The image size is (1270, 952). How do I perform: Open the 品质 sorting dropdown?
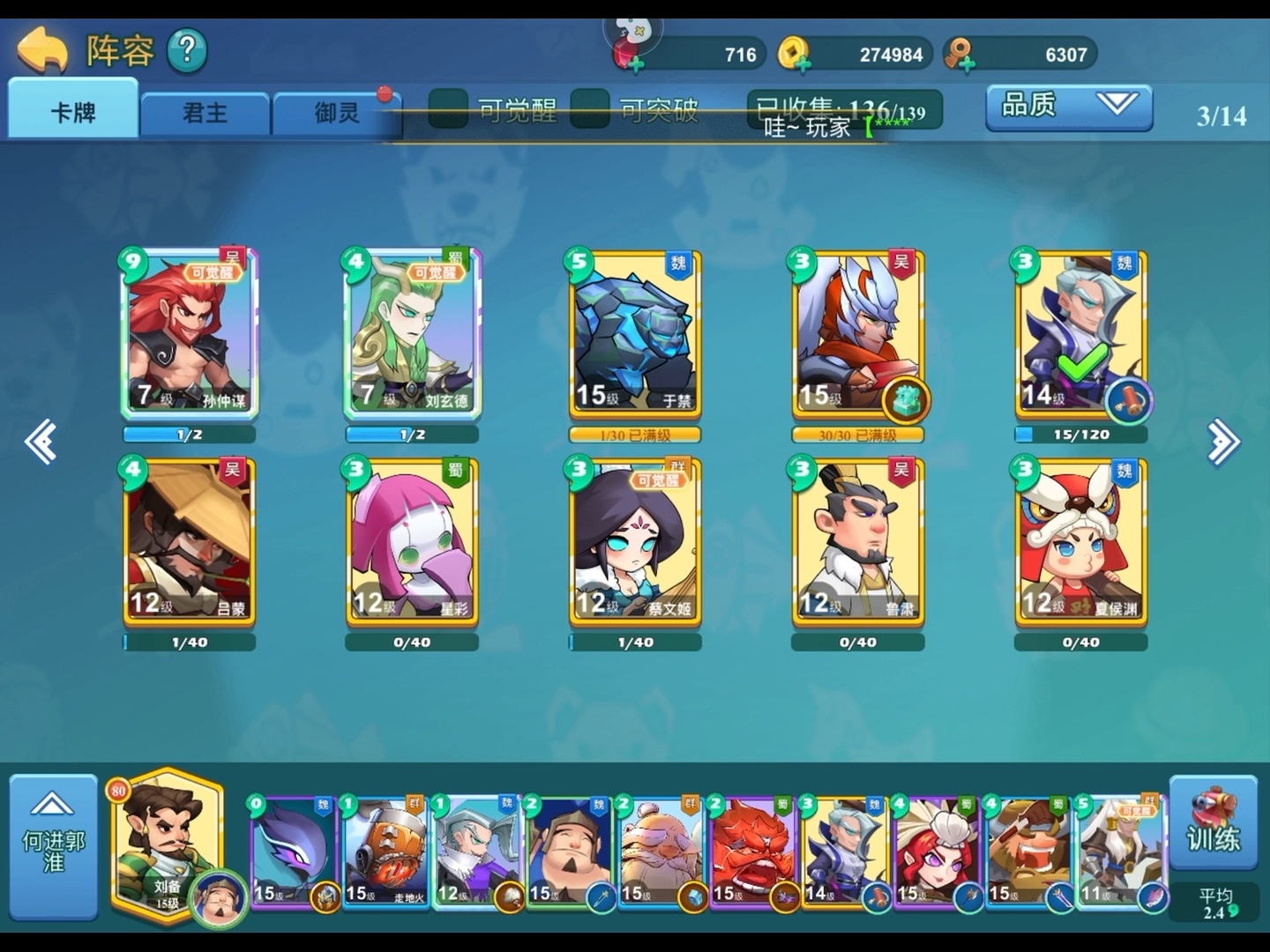click(x=1068, y=107)
